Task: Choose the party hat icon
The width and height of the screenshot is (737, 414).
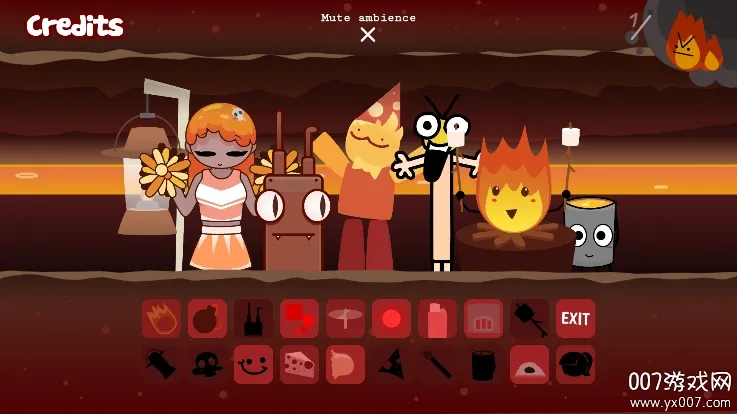Action: (x=391, y=365)
